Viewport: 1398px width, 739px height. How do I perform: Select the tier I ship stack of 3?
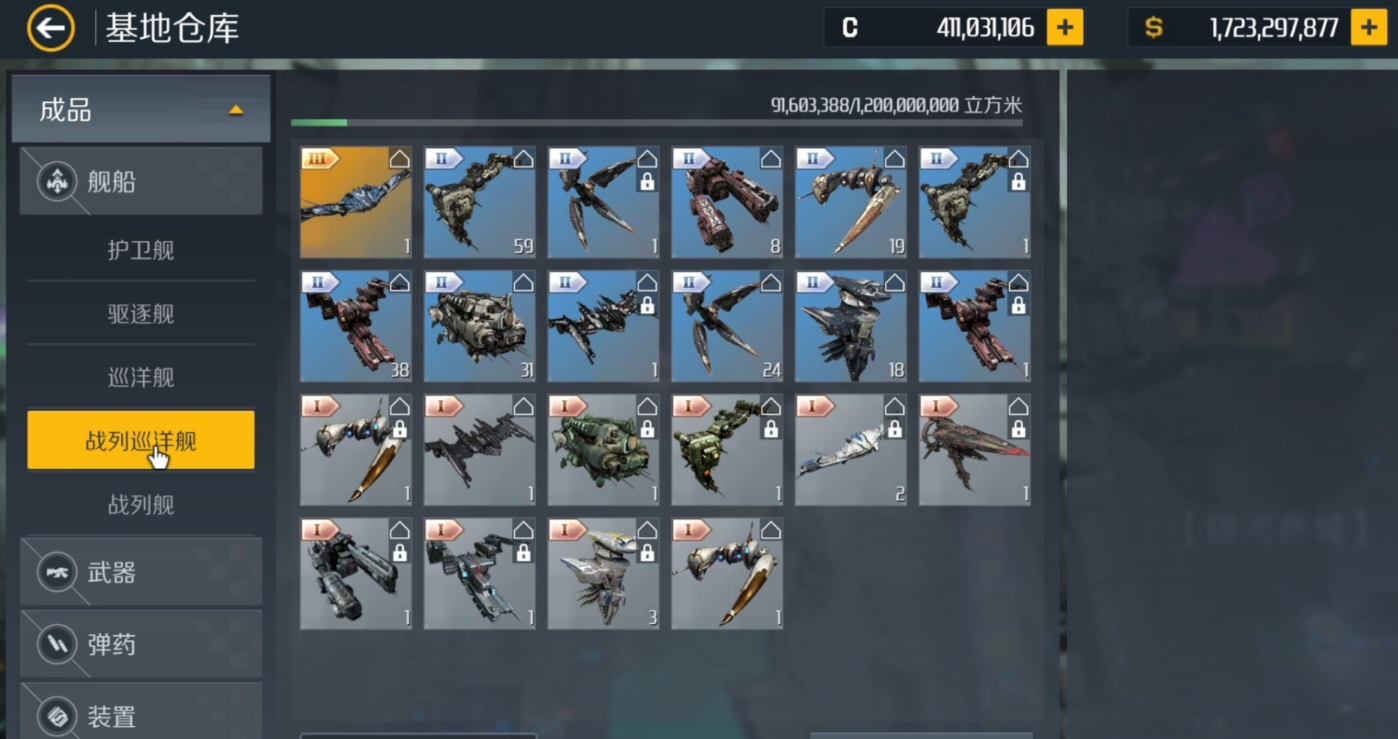tap(603, 573)
